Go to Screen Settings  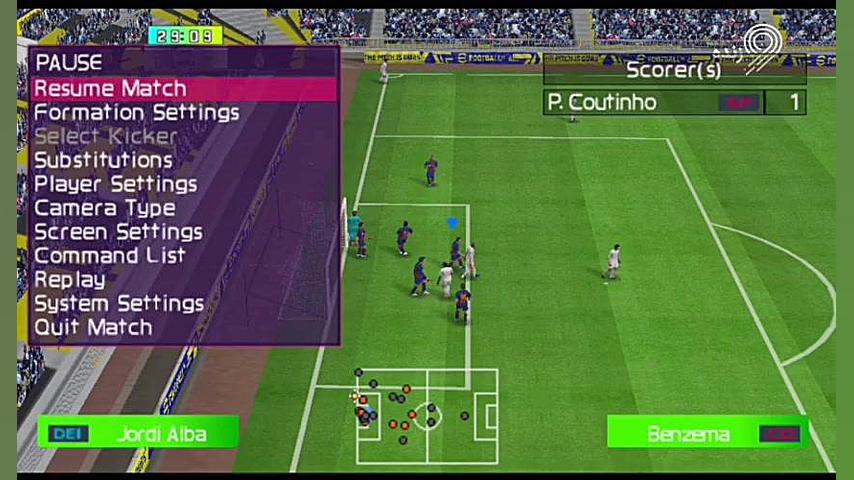[118, 232]
